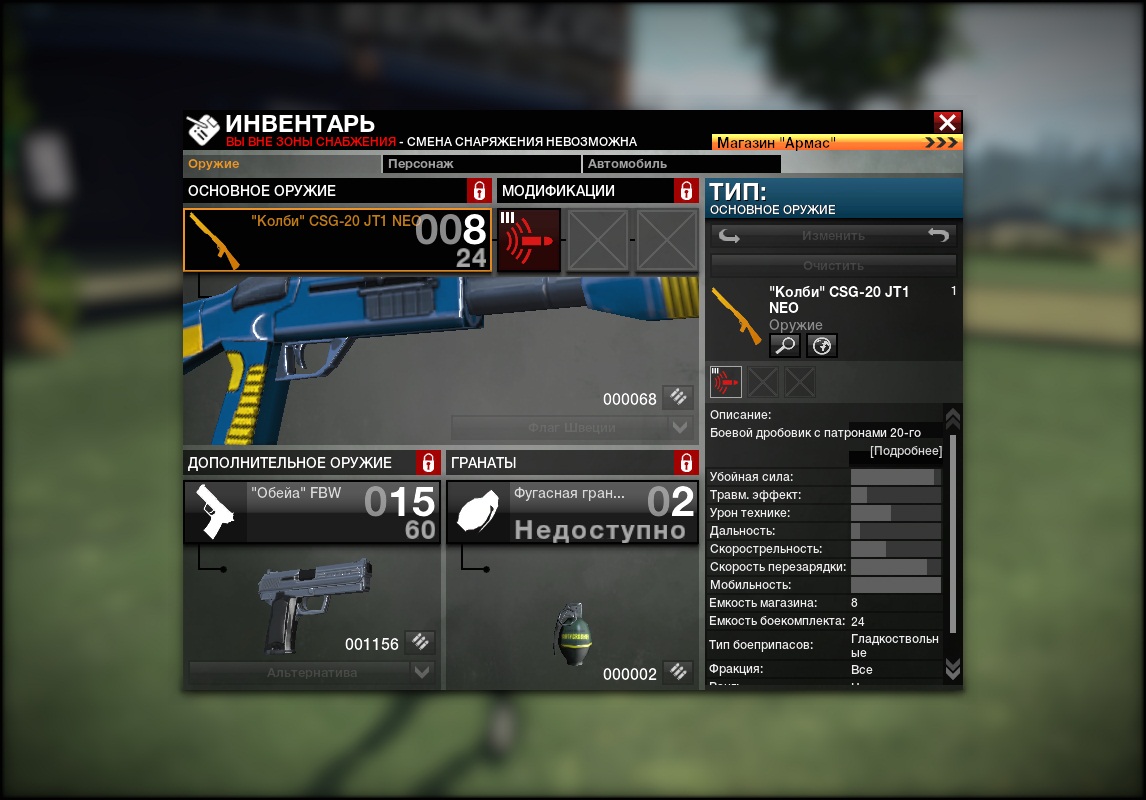Toggle the lock beside Гранаты header
1146x800 pixels.
685,463
